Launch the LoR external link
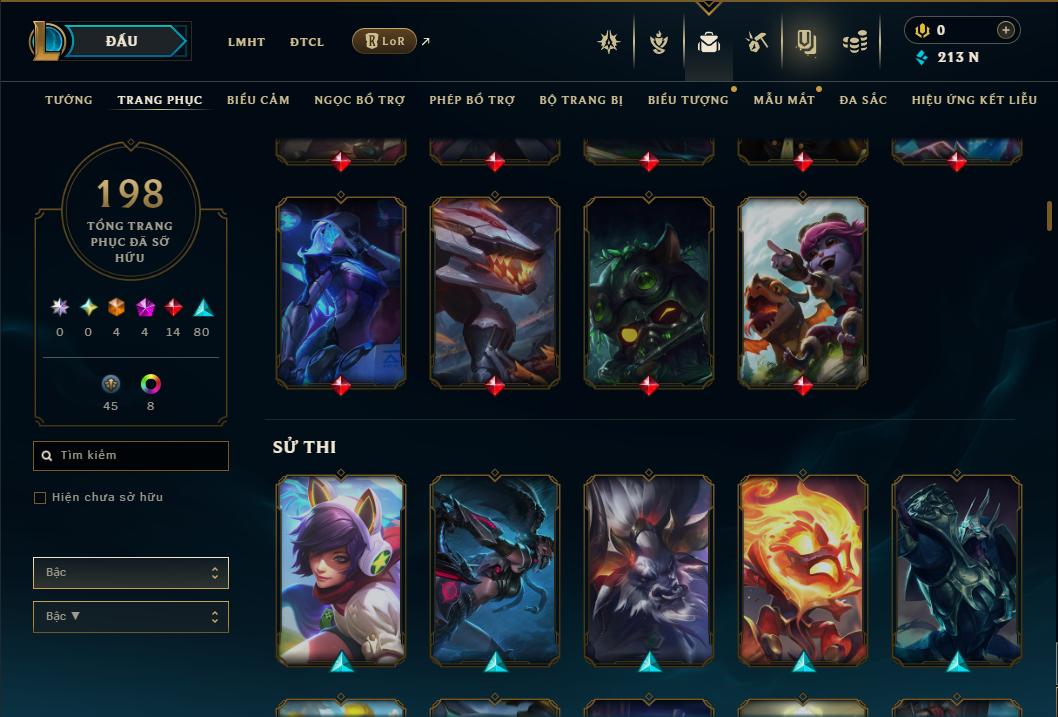Viewport: 1058px width, 717px height. click(385, 41)
